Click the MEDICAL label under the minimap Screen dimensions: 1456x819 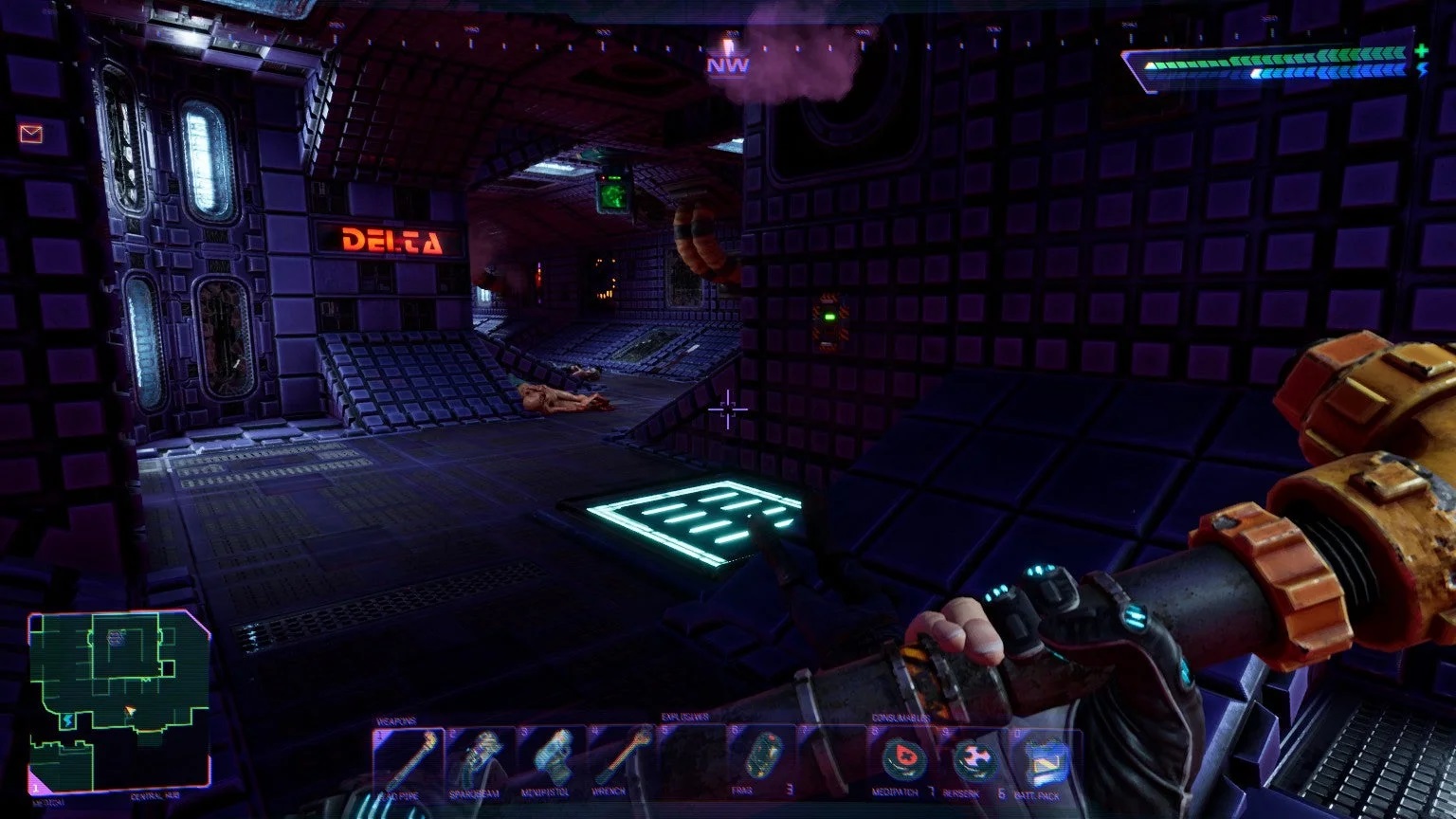coord(48,801)
